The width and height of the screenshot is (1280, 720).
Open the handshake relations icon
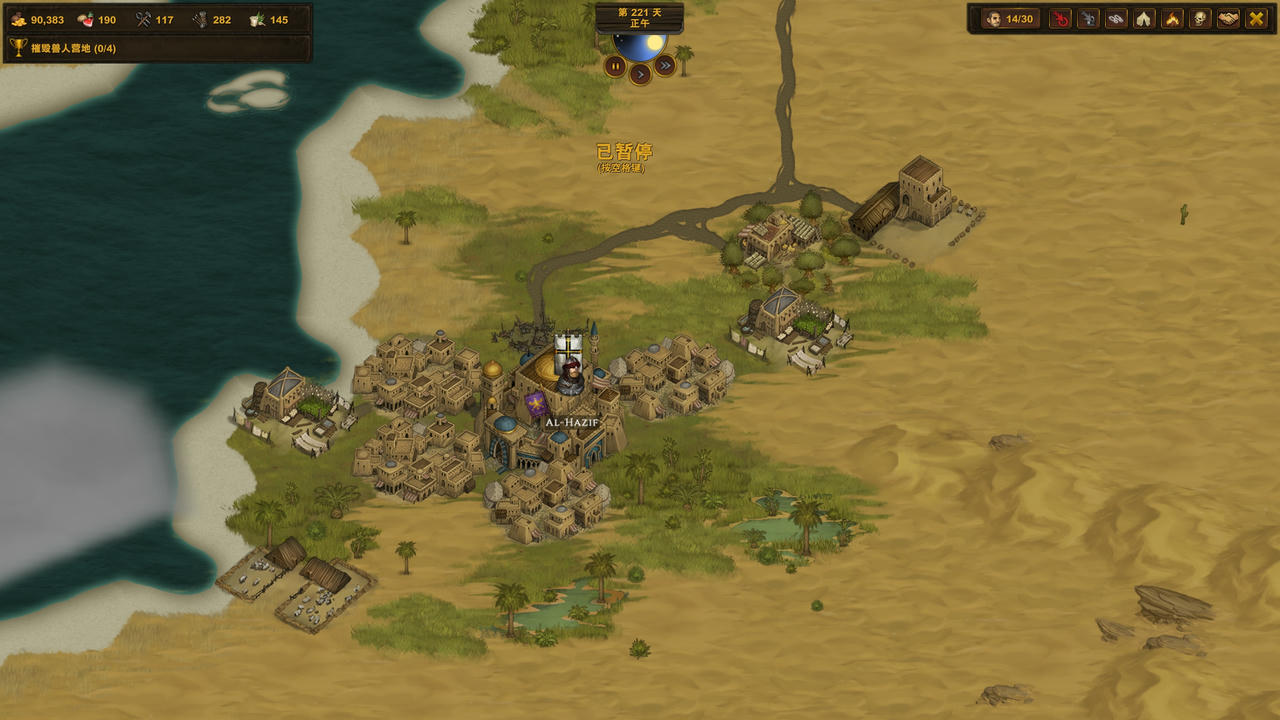1228,19
